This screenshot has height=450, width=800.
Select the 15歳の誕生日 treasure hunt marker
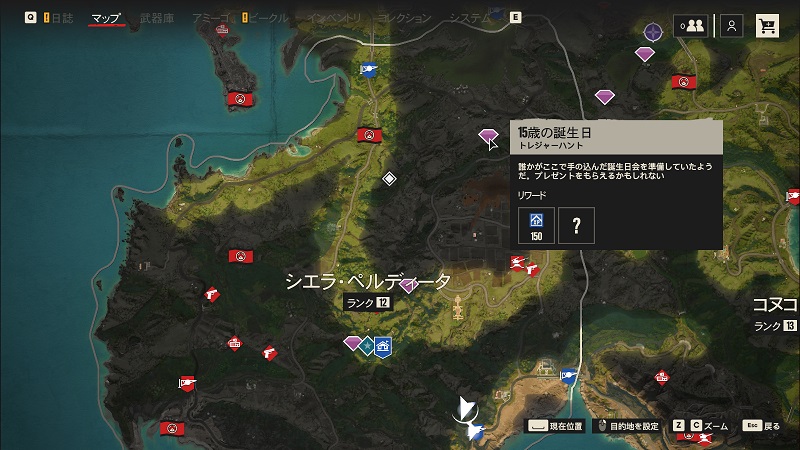point(488,134)
